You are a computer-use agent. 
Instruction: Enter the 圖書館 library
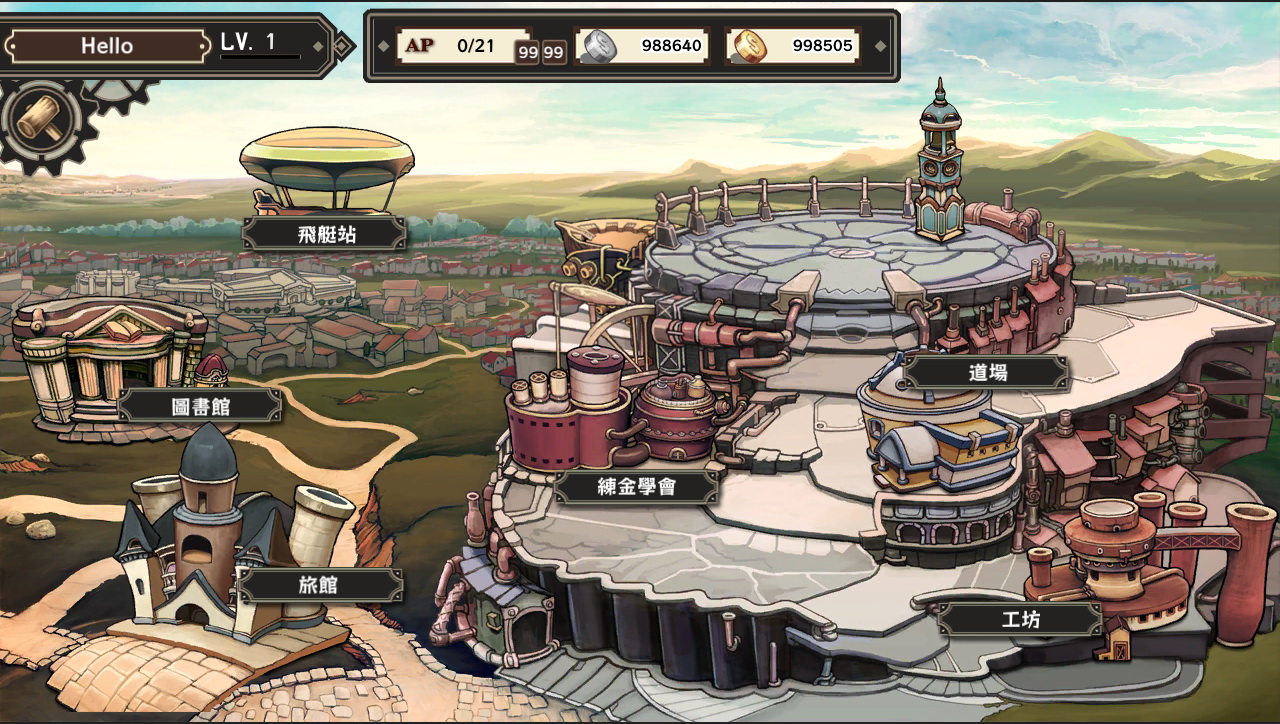pos(200,405)
